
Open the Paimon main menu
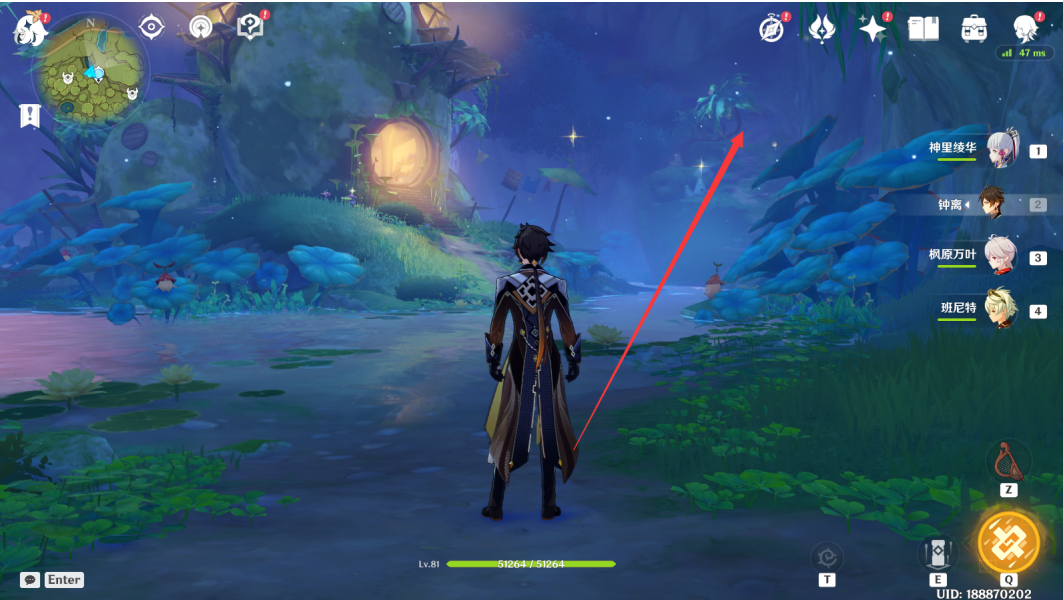30,31
